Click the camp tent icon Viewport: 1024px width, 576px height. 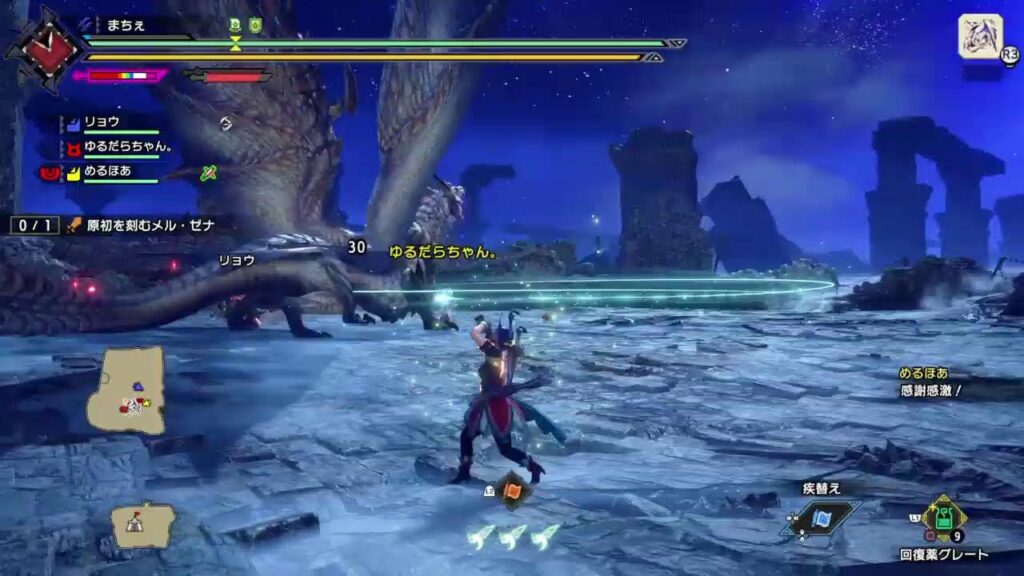coord(142,524)
